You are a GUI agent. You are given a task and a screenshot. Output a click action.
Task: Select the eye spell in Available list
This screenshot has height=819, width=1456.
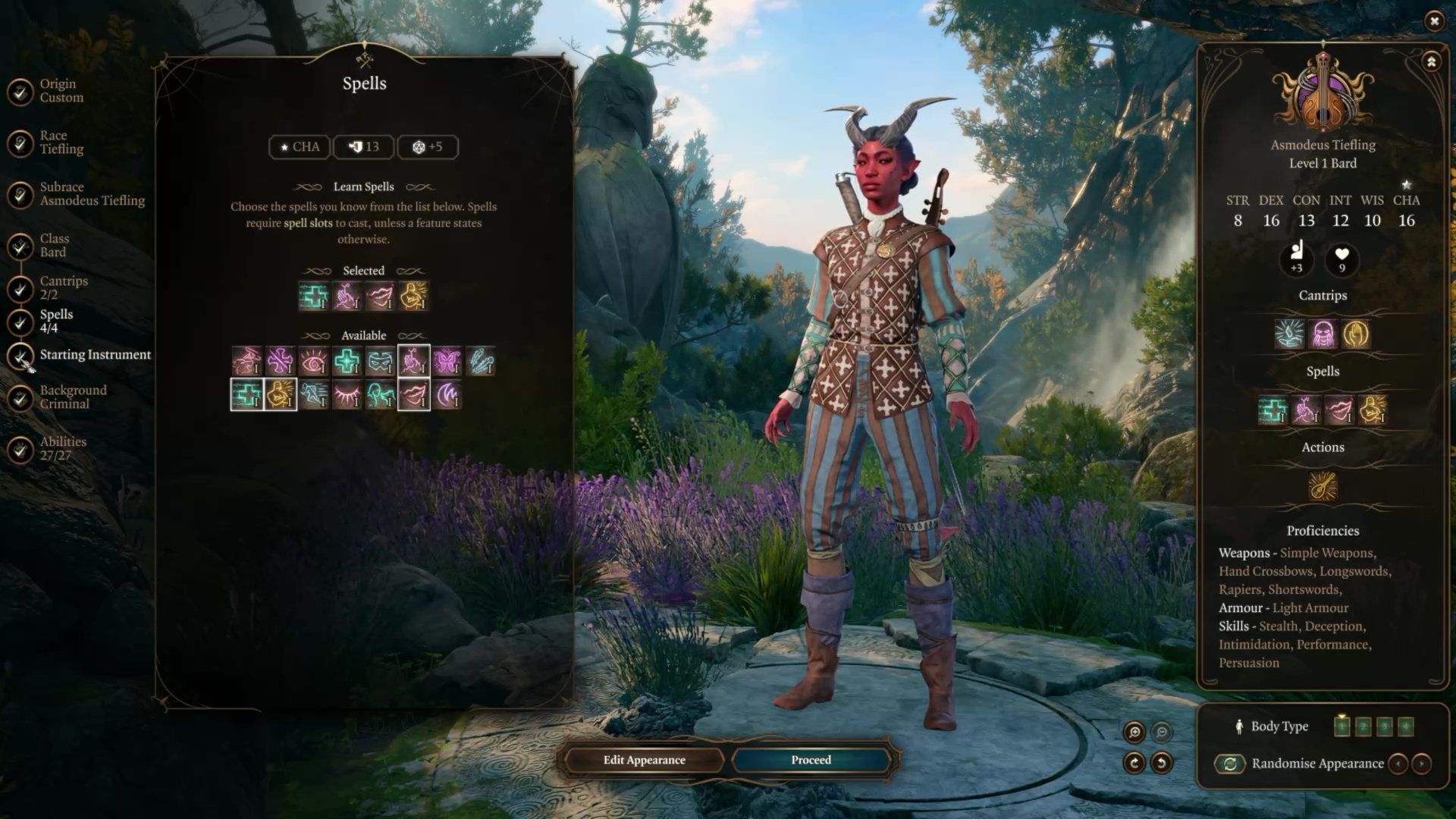point(313,361)
